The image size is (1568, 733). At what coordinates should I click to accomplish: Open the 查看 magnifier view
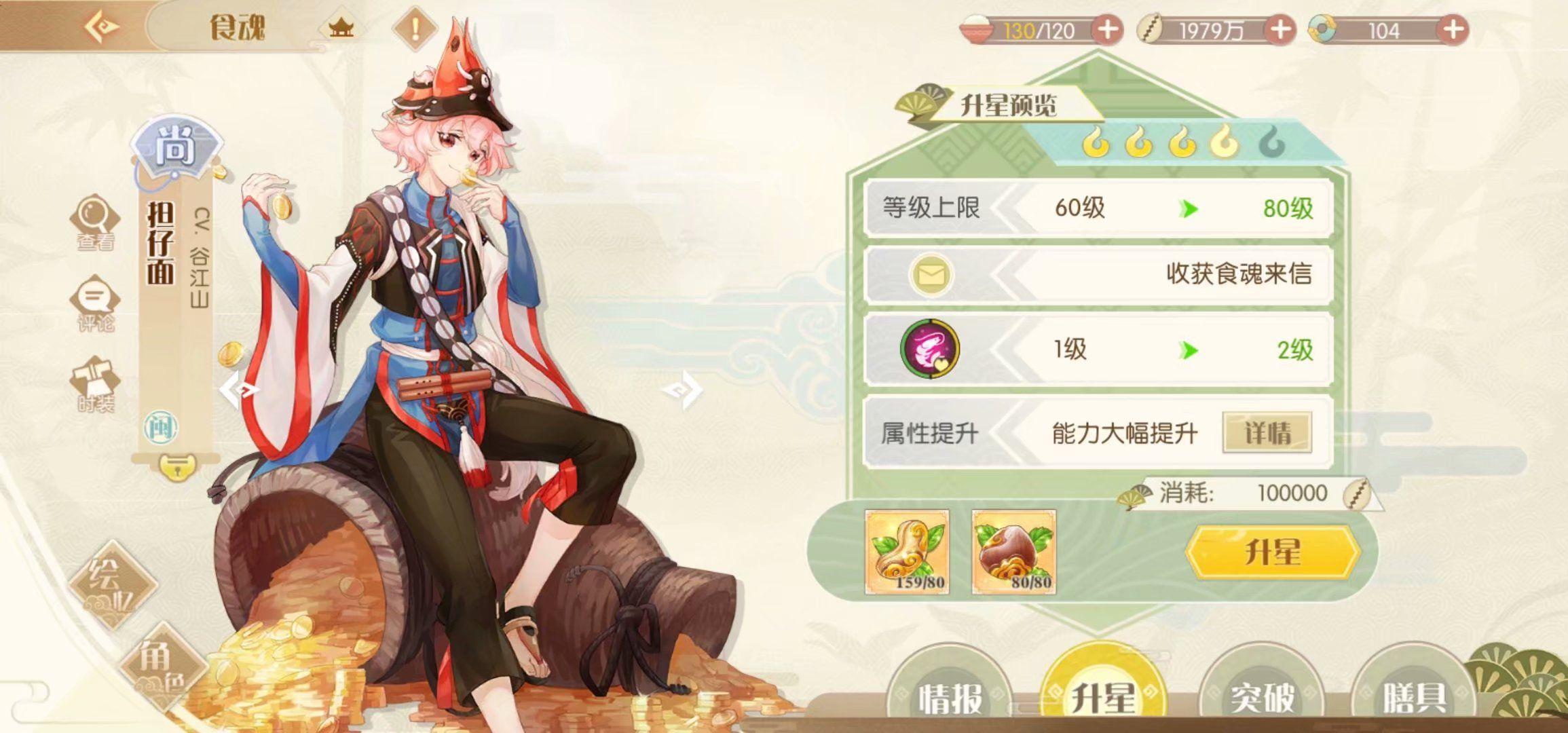point(95,223)
